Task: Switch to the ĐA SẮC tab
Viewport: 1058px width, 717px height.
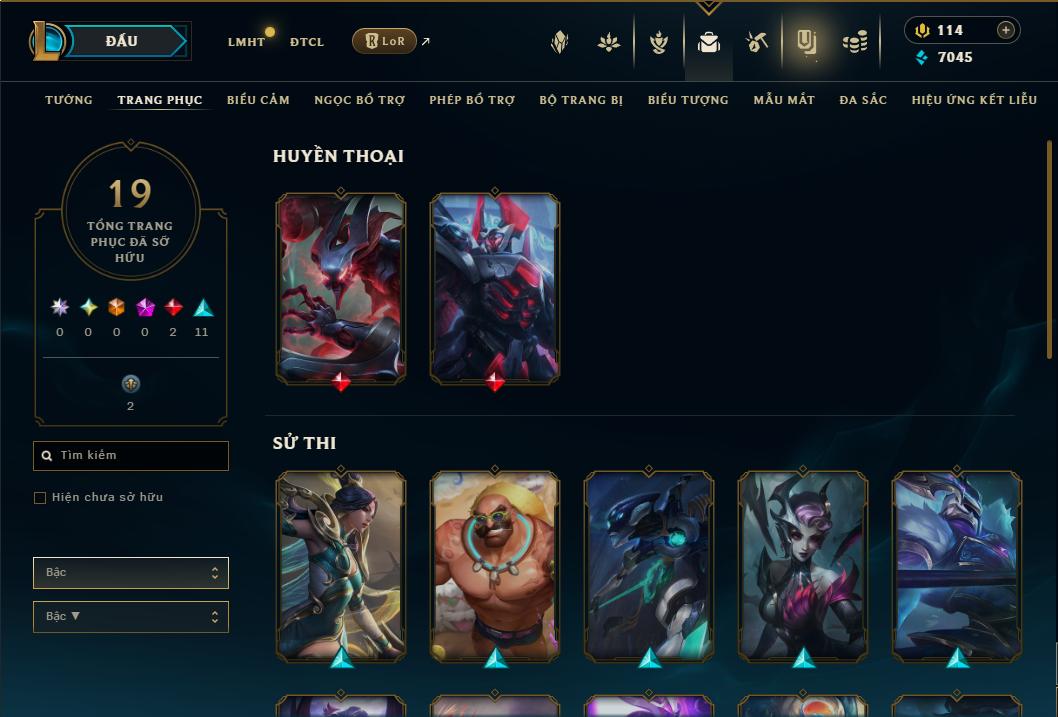Action: point(863,100)
